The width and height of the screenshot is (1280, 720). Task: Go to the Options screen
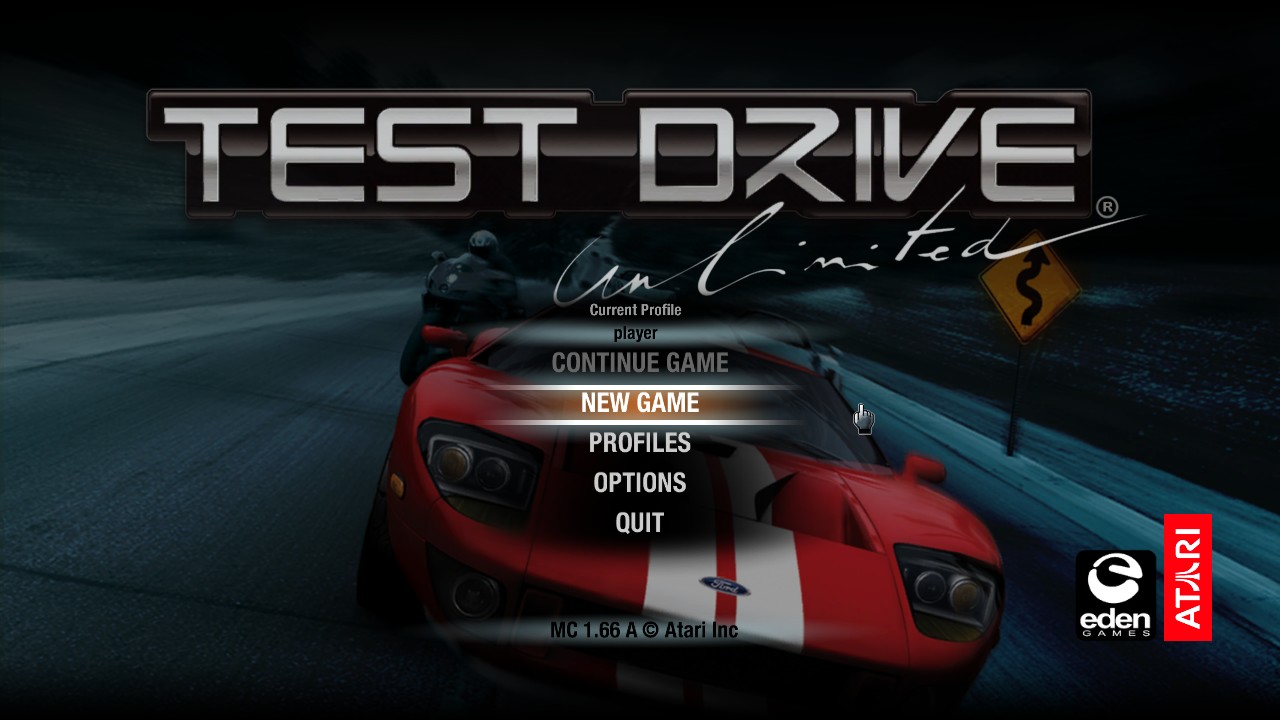point(640,483)
